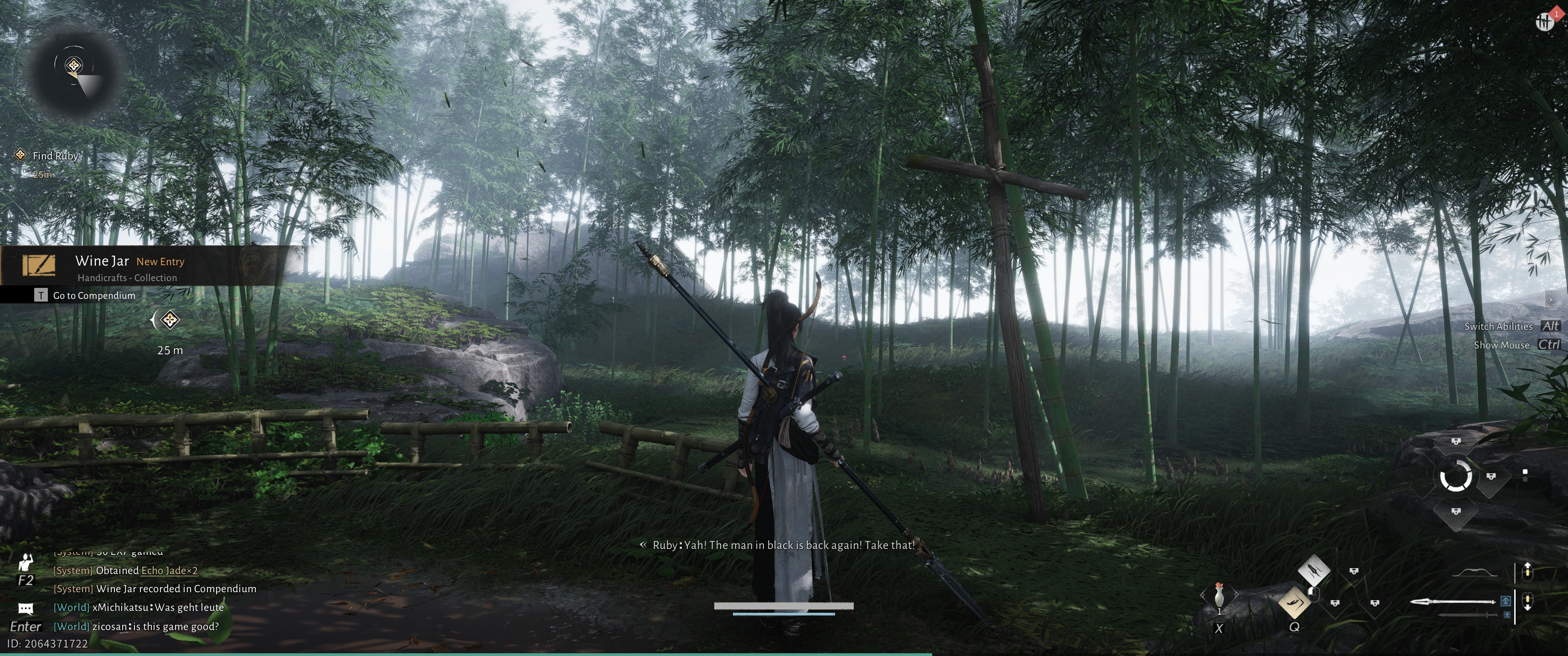Open zicosan's World chat message
This screenshot has height=656, width=1568.
click(x=155, y=627)
